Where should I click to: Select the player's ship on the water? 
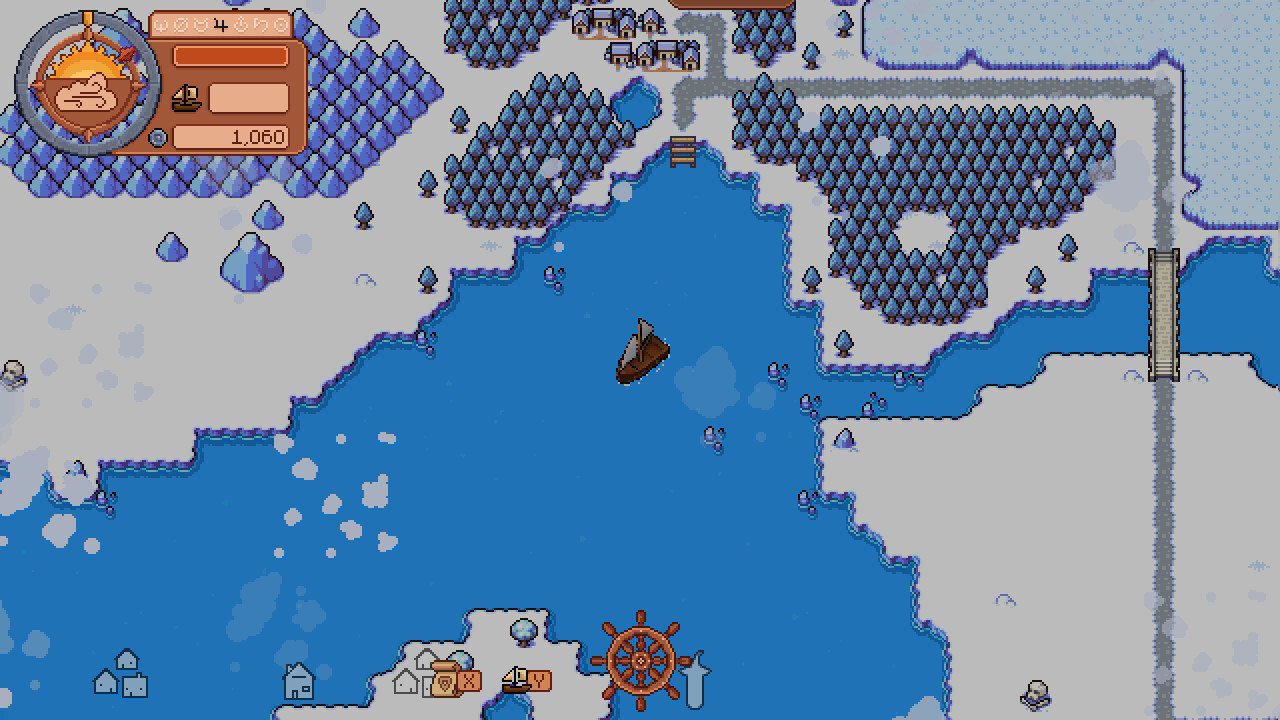(x=642, y=352)
